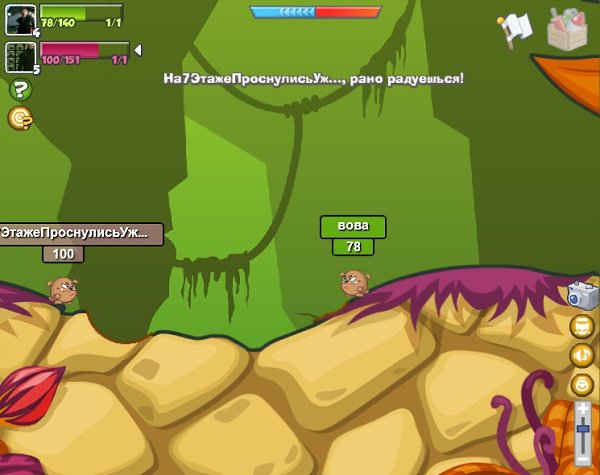Toggle music with the note button

(582, 355)
